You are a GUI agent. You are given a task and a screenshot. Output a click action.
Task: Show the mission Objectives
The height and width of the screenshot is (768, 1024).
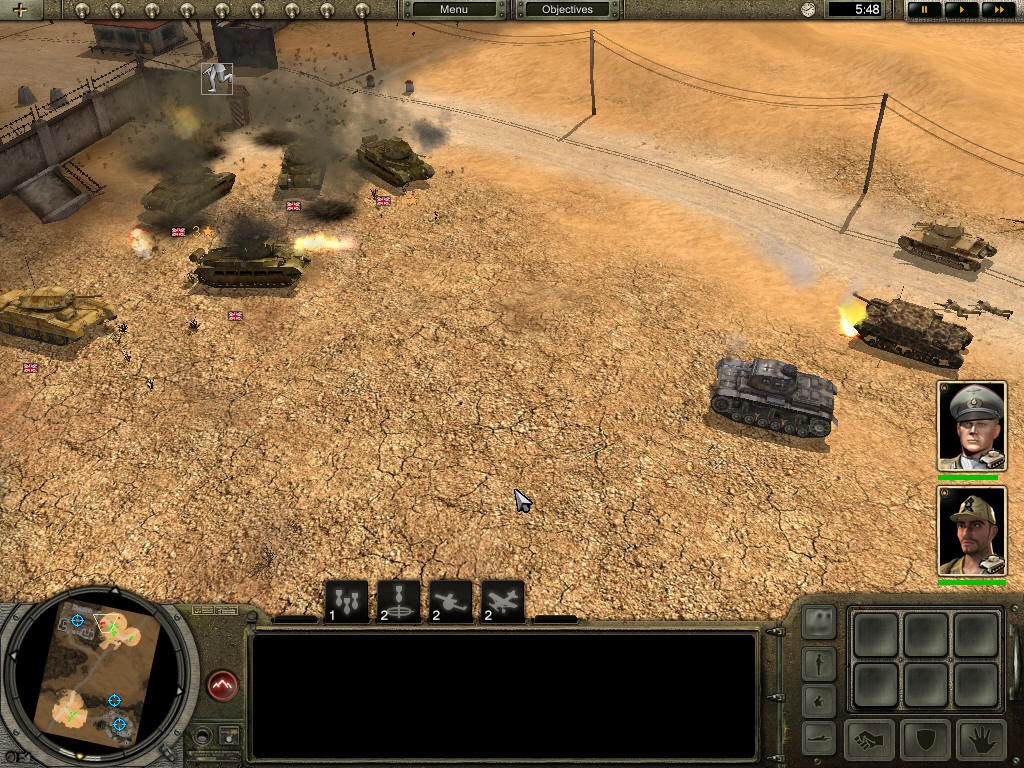(567, 10)
